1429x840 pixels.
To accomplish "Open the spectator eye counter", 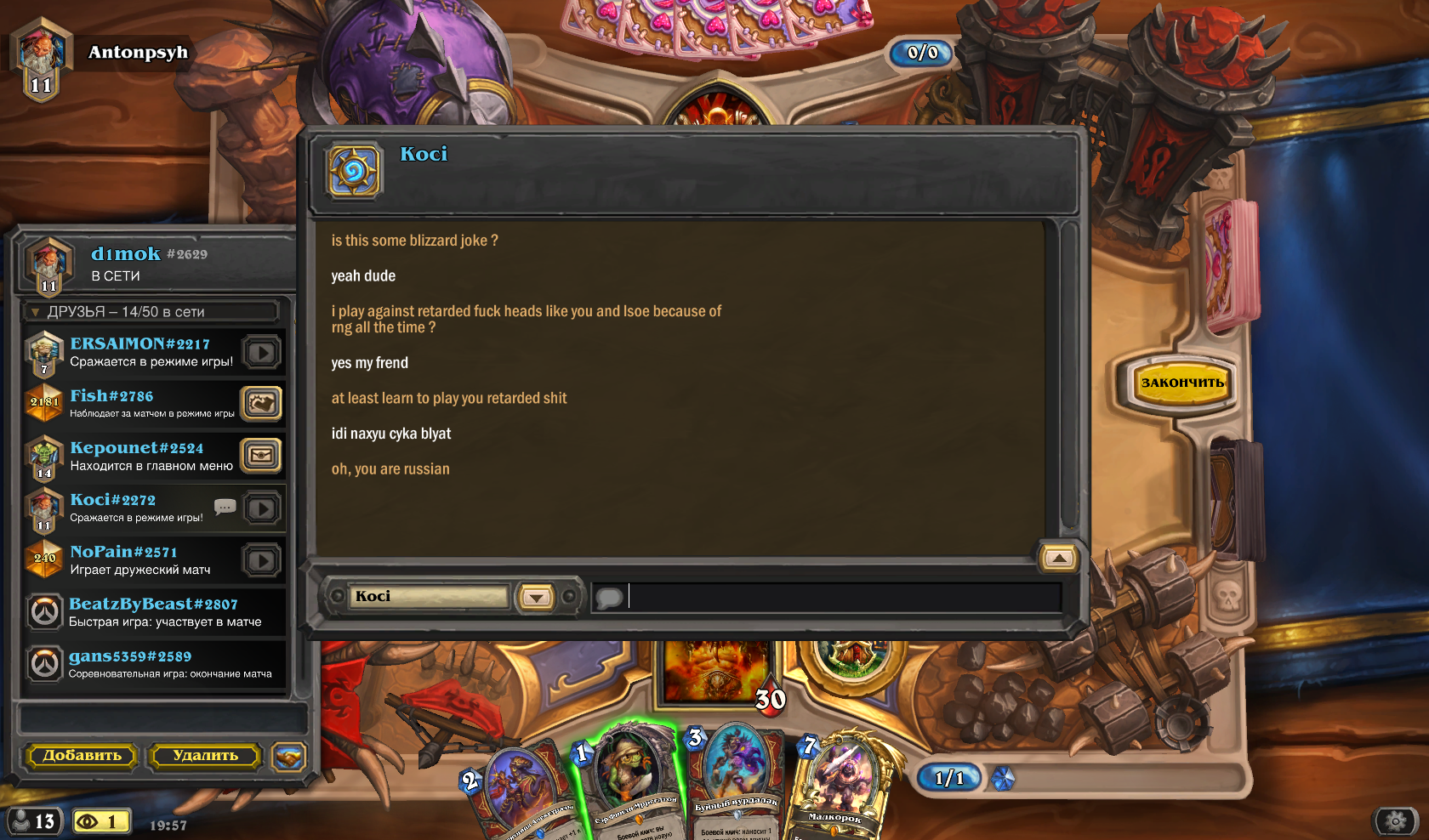I will pos(100,821).
